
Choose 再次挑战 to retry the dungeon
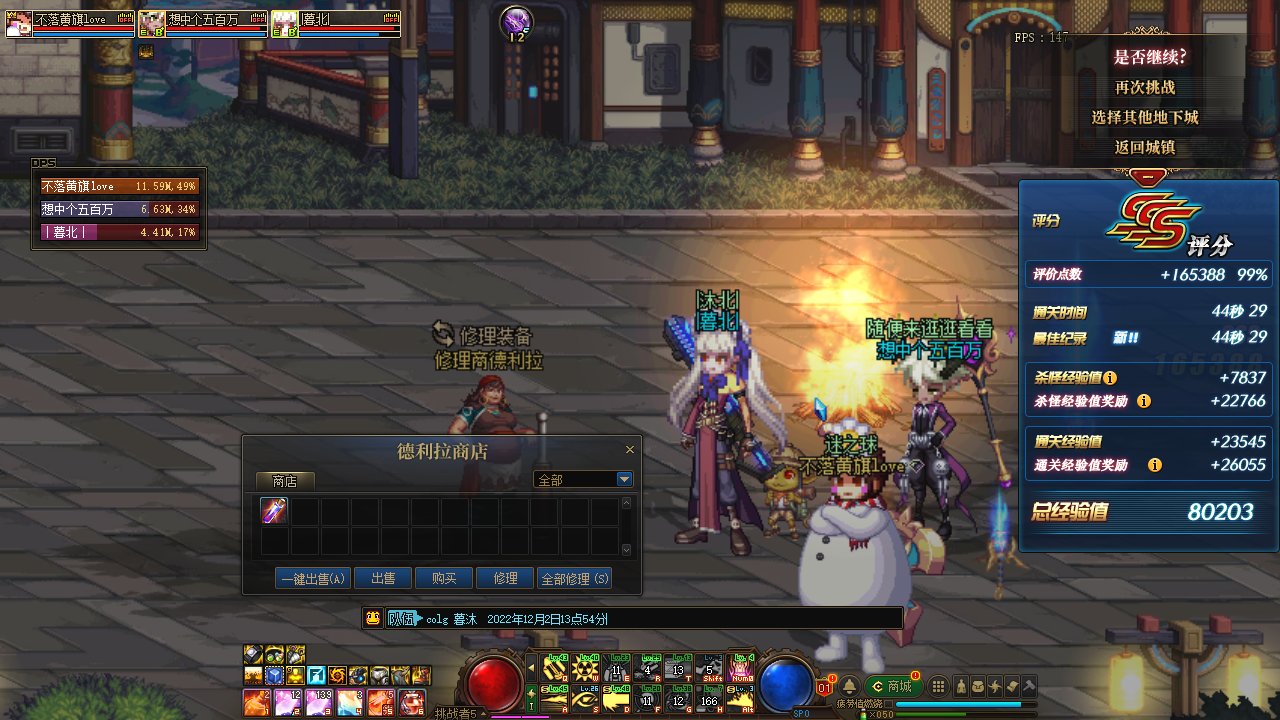[x=1145, y=87]
